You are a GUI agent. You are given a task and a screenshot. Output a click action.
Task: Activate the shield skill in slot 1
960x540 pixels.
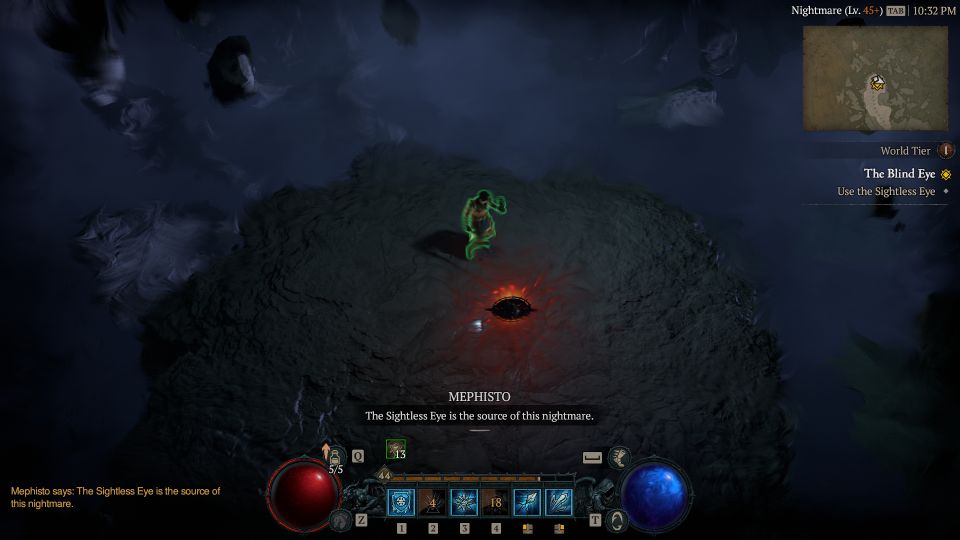[401, 502]
